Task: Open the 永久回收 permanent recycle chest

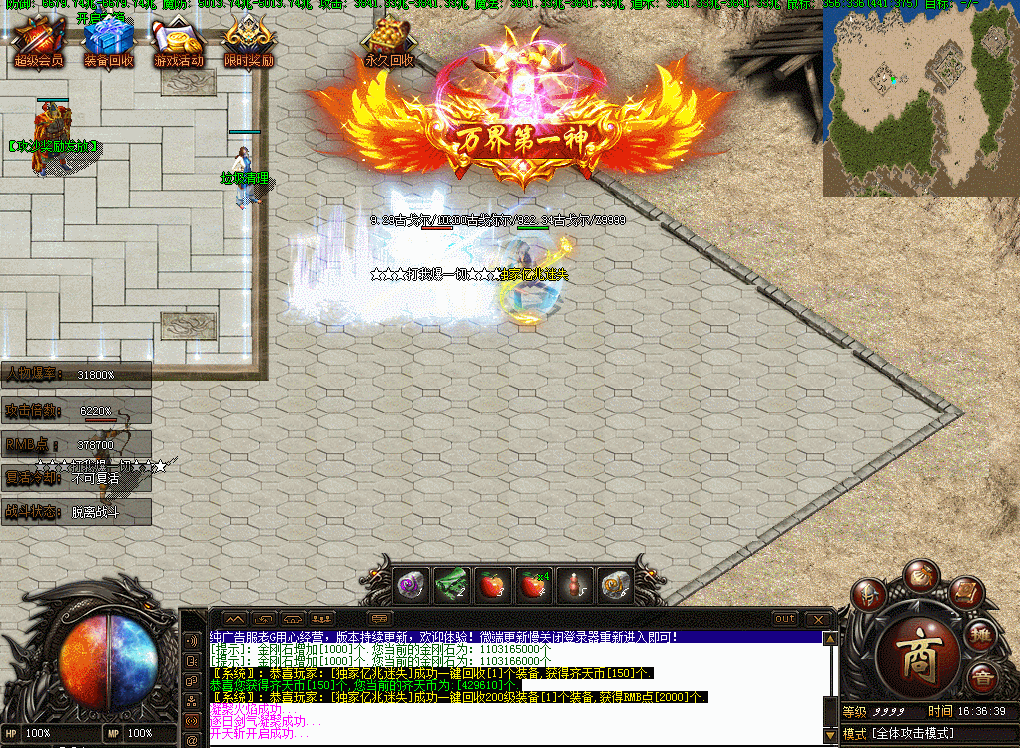Action: [388, 41]
